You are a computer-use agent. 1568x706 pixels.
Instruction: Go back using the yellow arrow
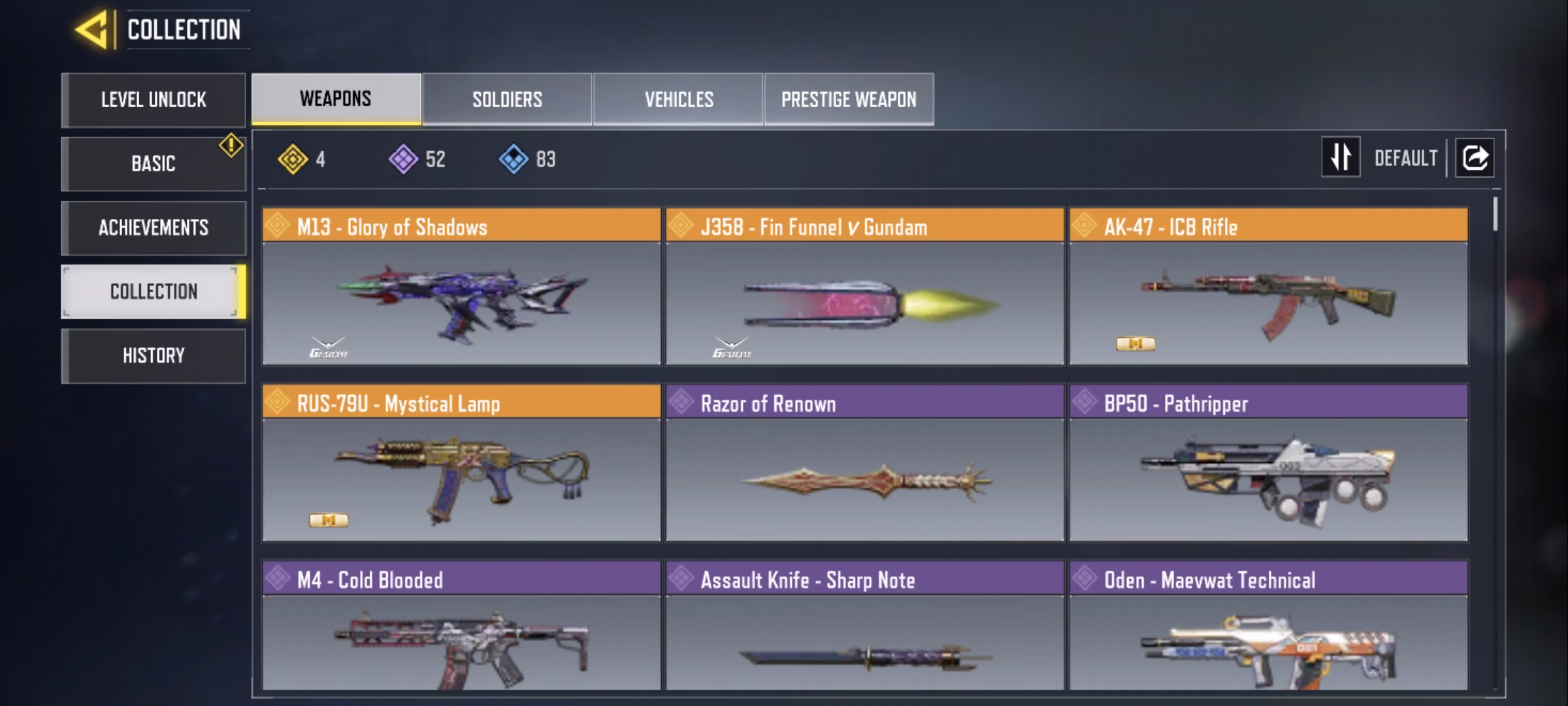click(91, 30)
